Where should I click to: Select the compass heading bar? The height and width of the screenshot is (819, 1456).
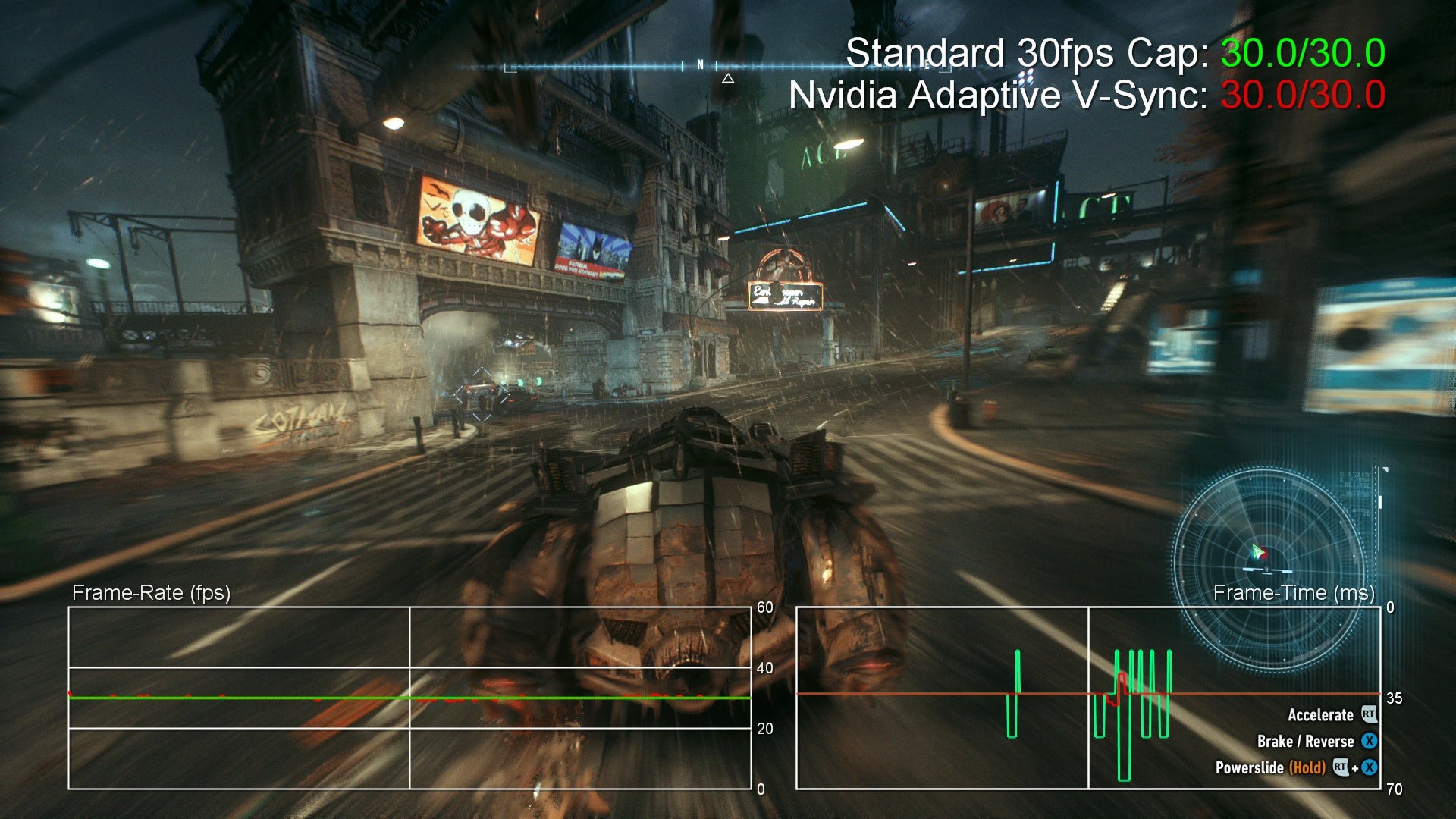click(705, 67)
